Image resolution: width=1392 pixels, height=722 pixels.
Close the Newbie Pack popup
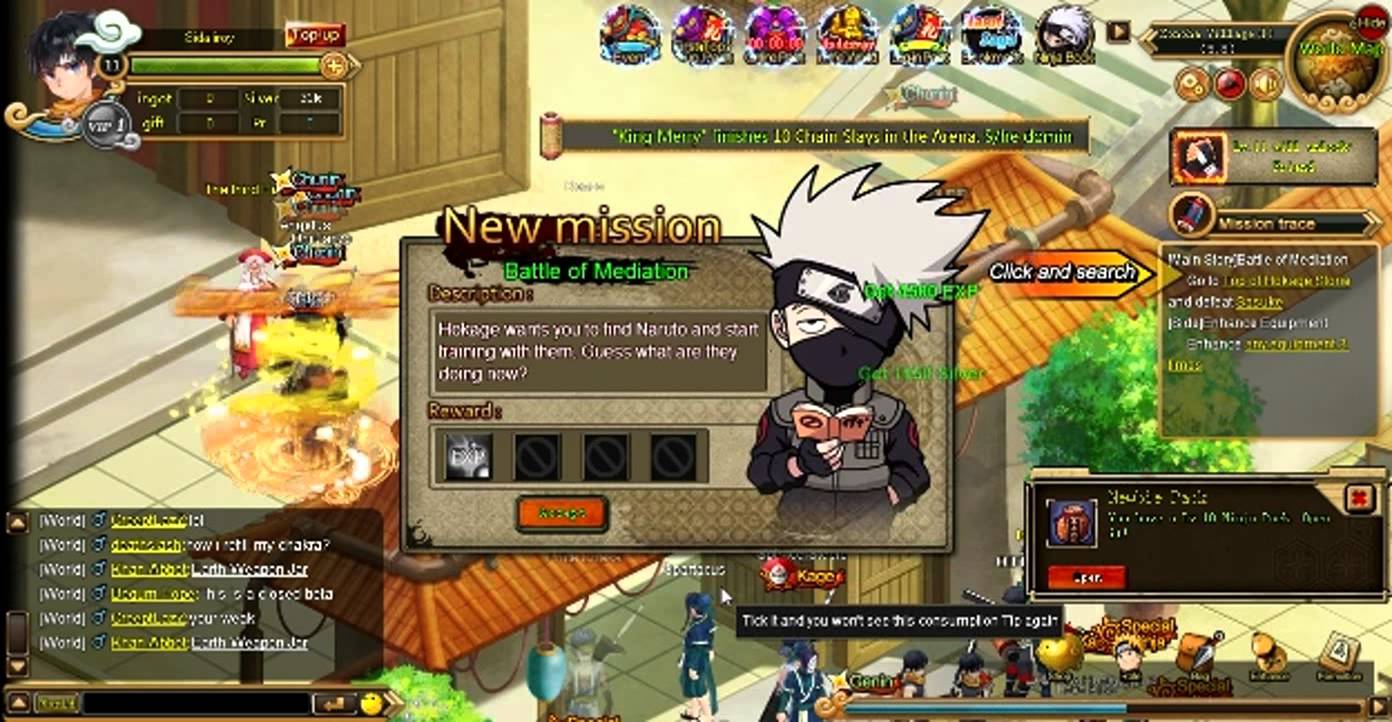coord(1359,498)
